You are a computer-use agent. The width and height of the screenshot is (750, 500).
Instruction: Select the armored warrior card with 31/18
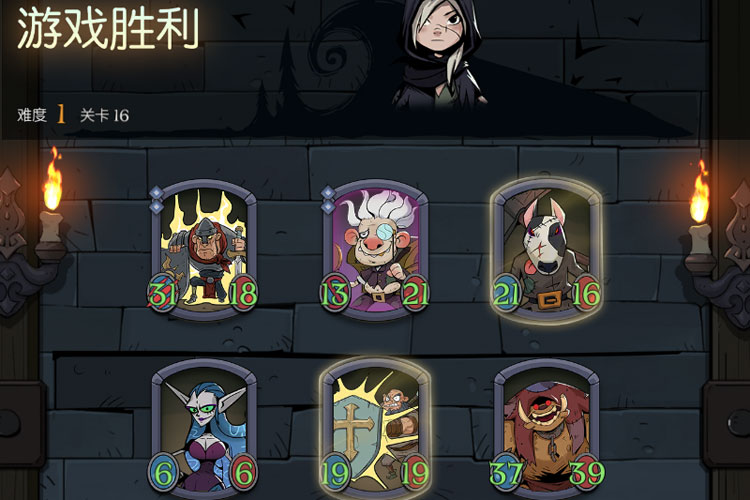204,247
